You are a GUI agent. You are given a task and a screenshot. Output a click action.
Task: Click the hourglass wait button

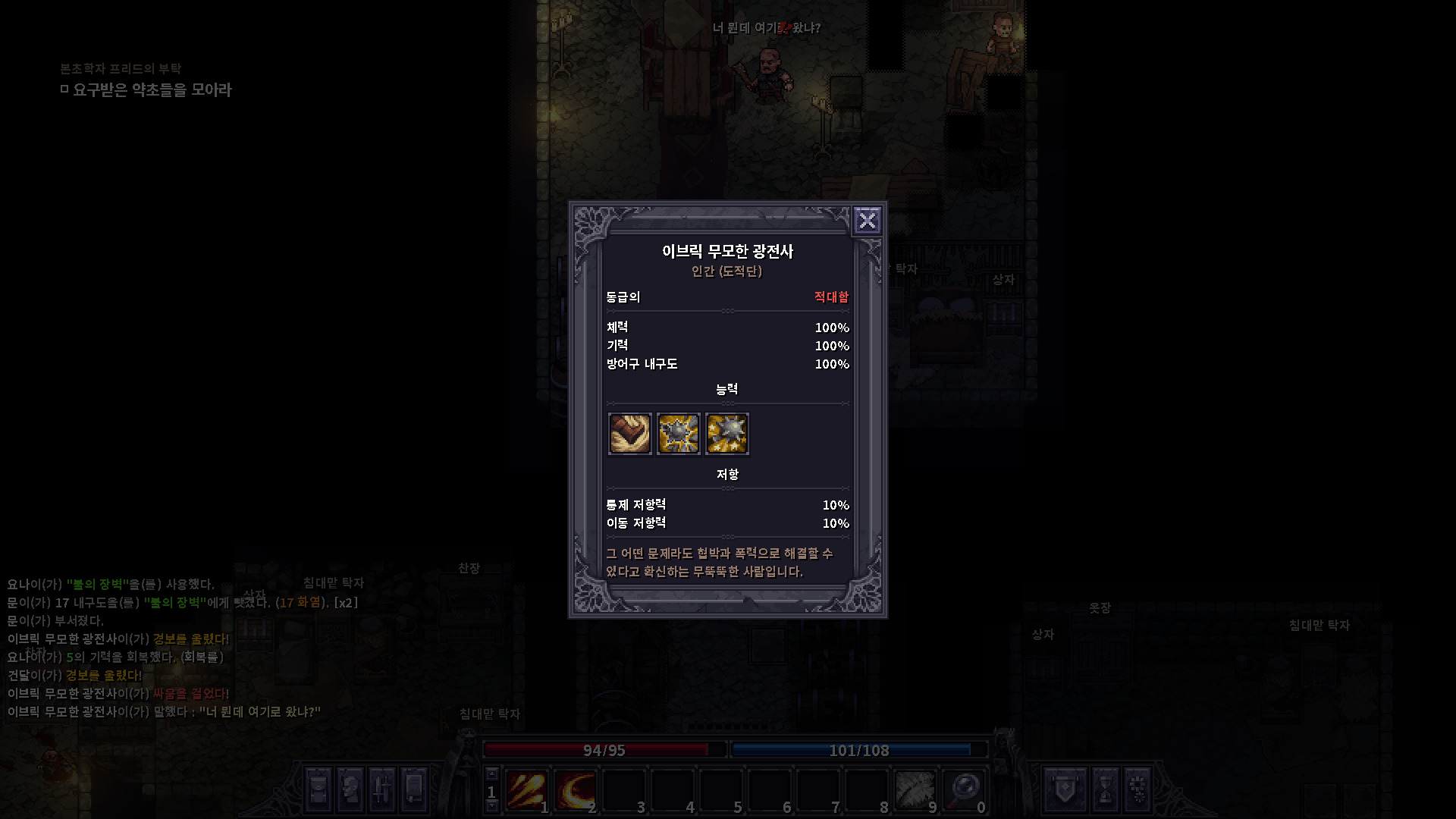[x=1105, y=789]
